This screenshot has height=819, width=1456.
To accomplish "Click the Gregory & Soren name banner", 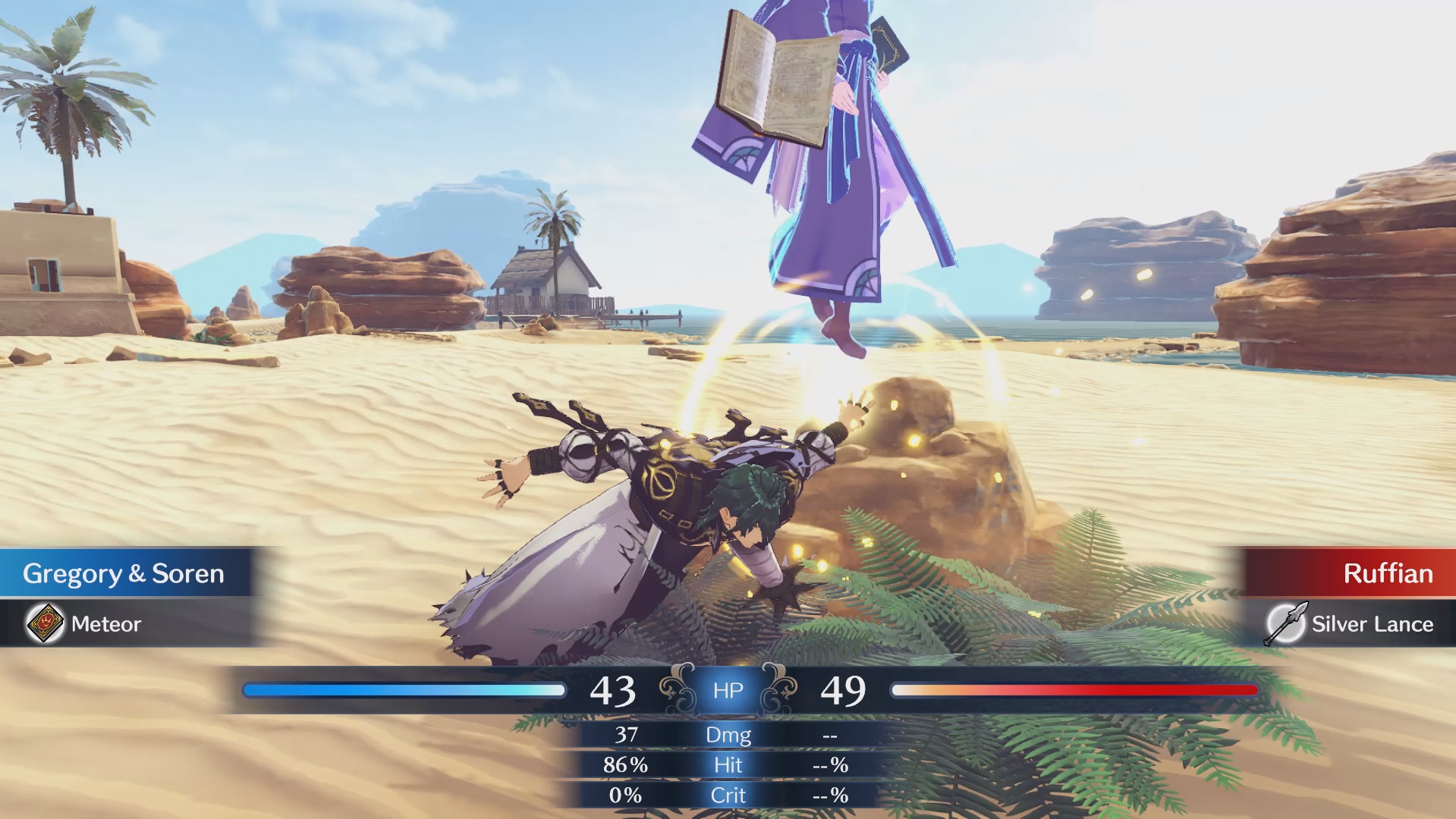I will tap(124, 574).
